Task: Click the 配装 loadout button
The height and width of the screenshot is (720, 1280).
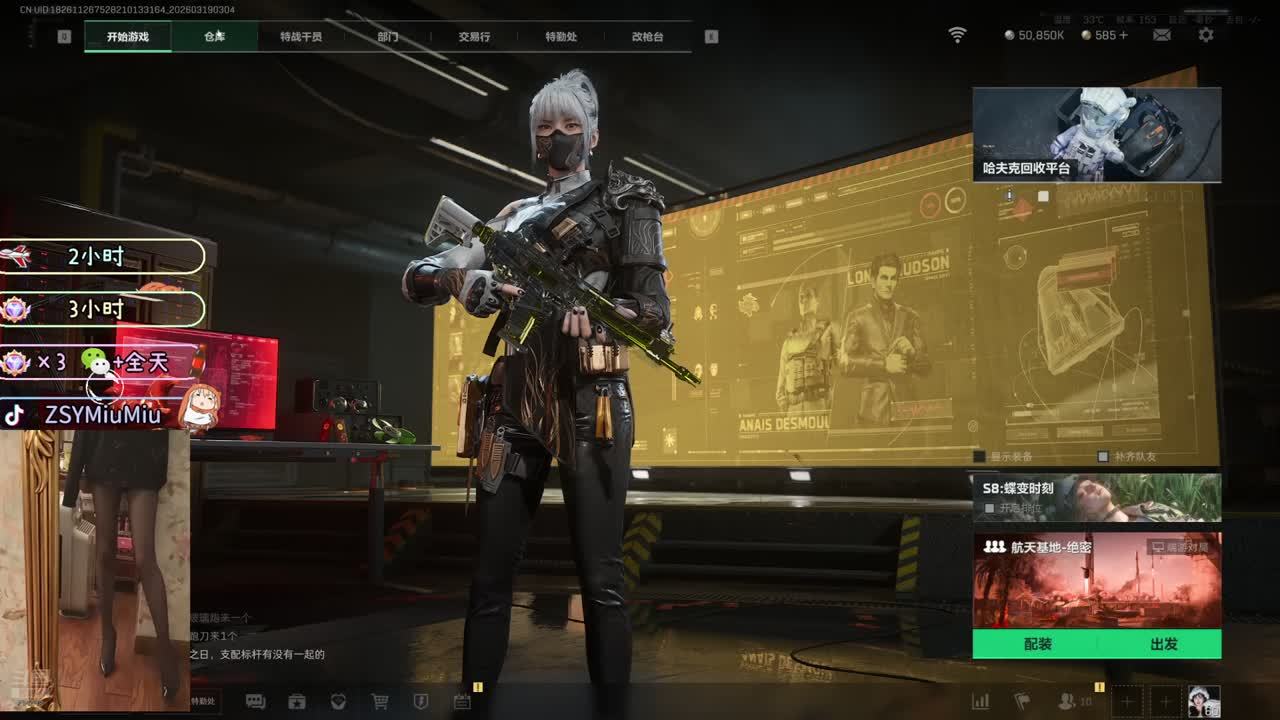Action: (1037, 644)
